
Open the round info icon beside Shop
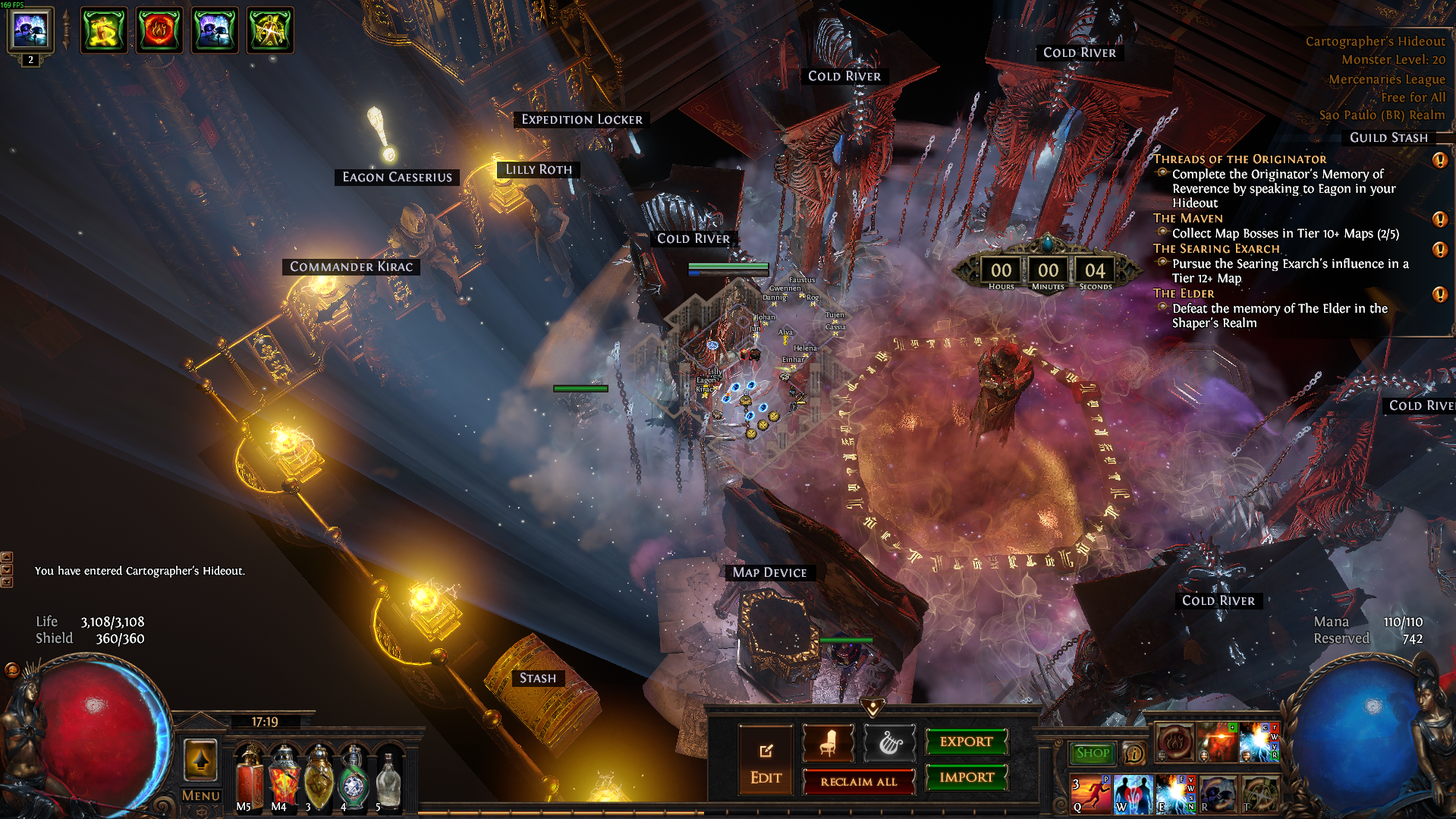click(x=1134, y=753)
